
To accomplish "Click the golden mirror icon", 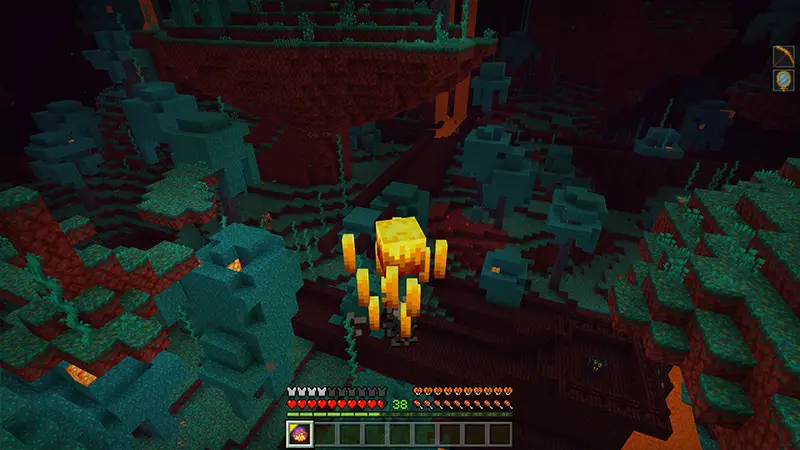I will pyautogui.click(x=783, y=80).
